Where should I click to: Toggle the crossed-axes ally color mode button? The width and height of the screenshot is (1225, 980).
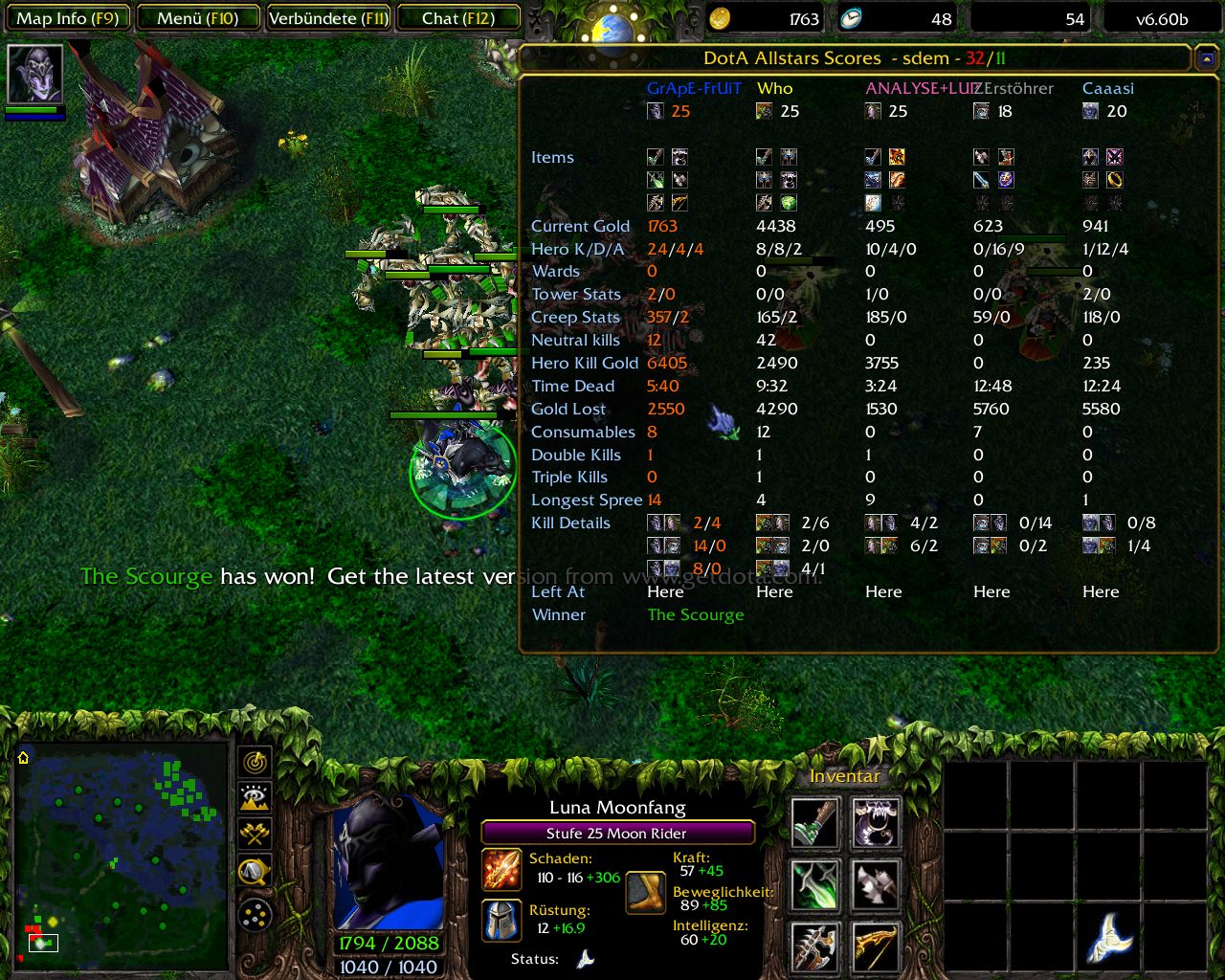point(256,834)
